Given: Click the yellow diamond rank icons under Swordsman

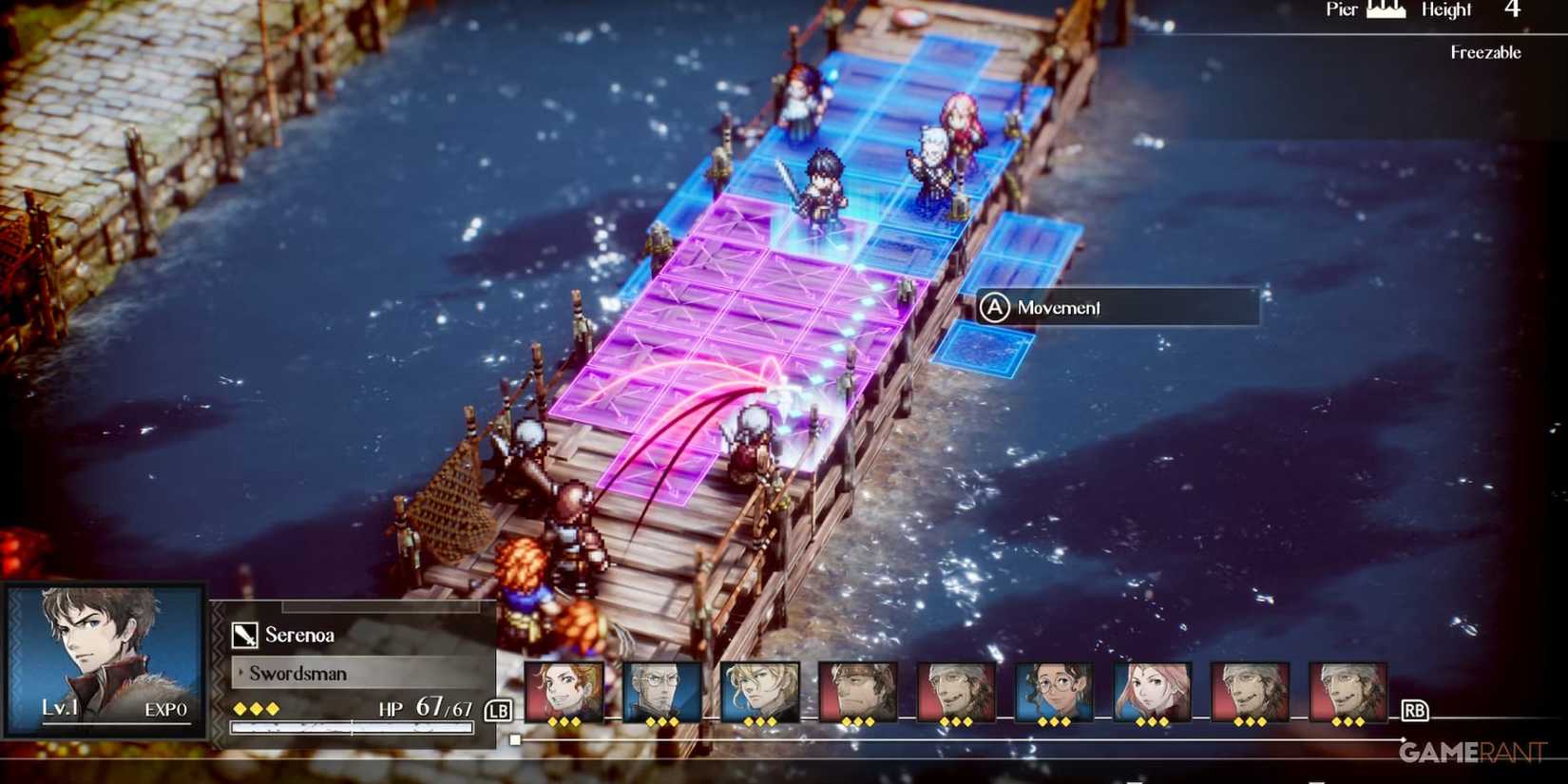Looking at the screenshot, I should pos(257,708).
